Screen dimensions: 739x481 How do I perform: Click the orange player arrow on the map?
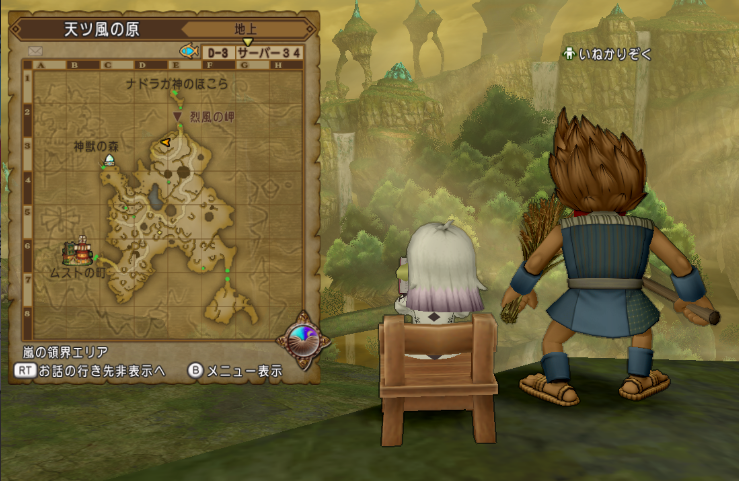click(x=165, y=143)
